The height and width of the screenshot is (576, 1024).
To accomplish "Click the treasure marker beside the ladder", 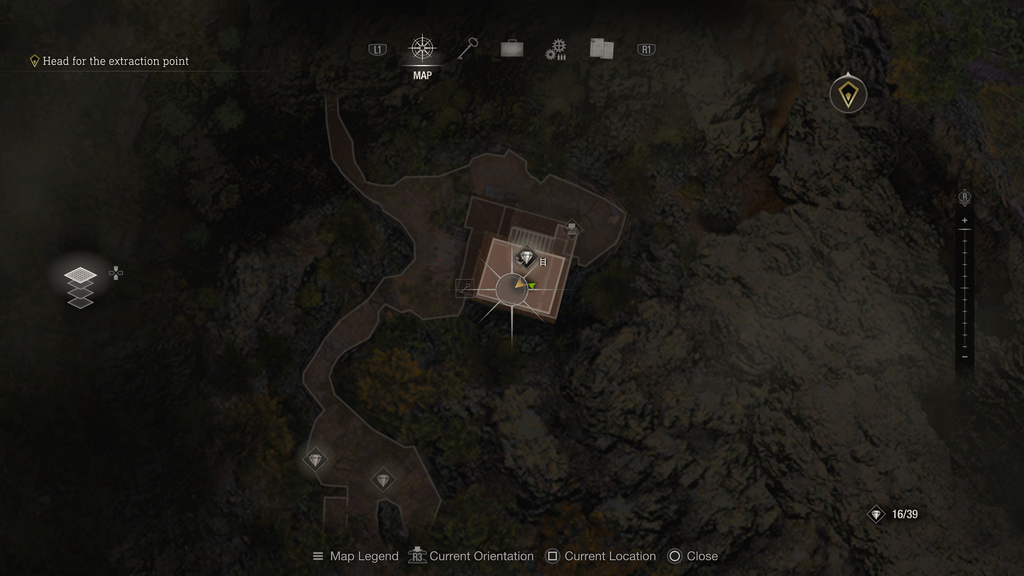I will [526, 258].
